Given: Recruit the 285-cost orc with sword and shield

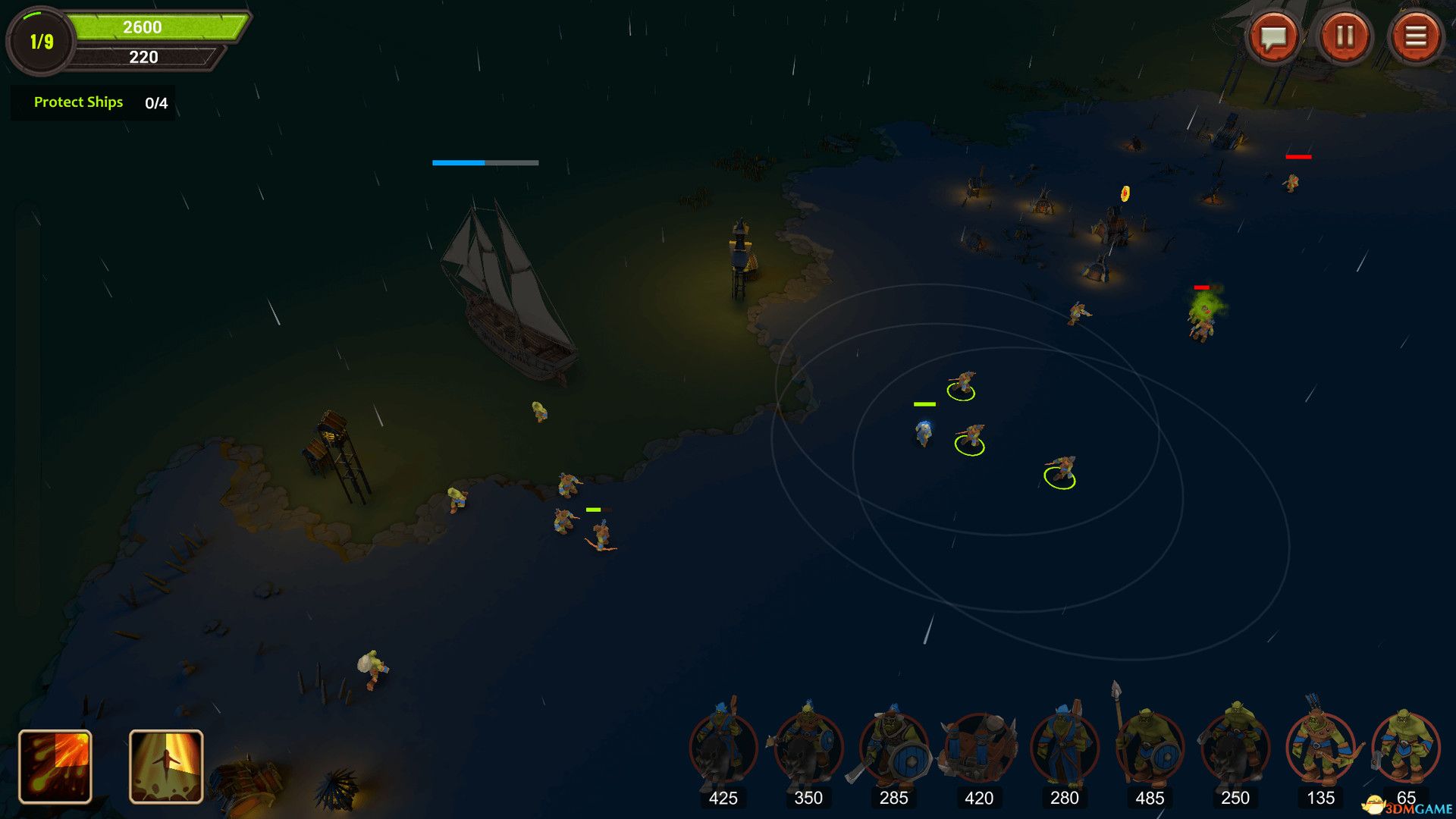Looking at the screenshot, I should 893,748.
